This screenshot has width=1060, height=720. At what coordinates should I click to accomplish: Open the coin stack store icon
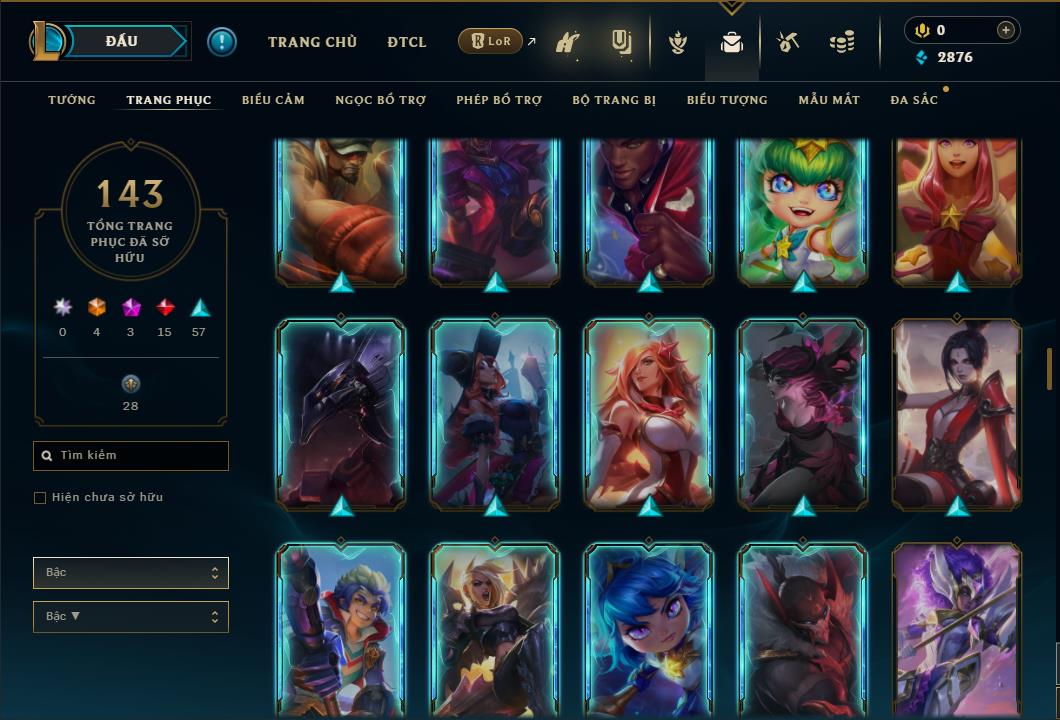842,43
